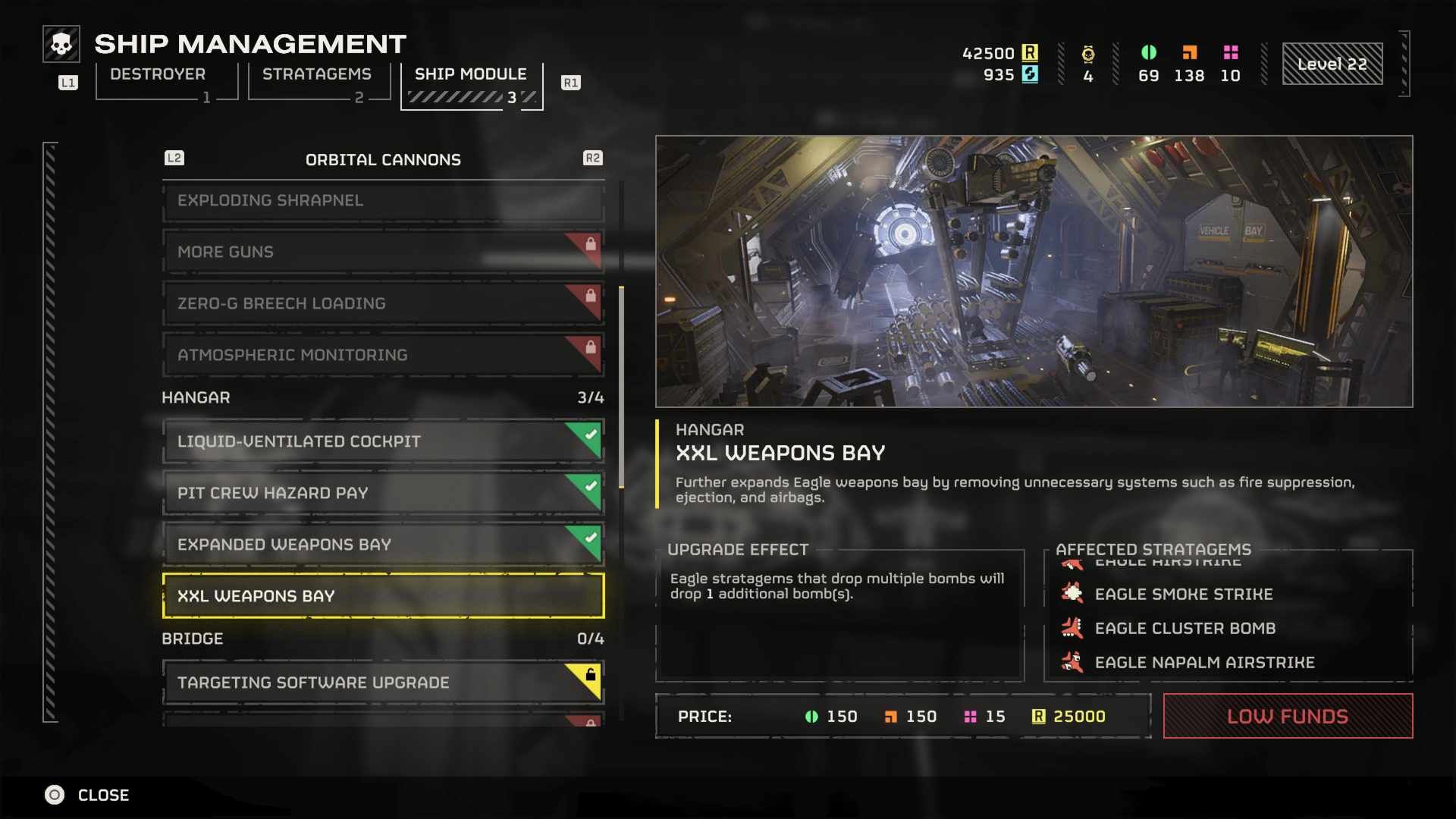Viewport: 1456px width, 819px height.
Task: Click the highlighted XXL Weapons Bay entry
Action: pos(383,597)
